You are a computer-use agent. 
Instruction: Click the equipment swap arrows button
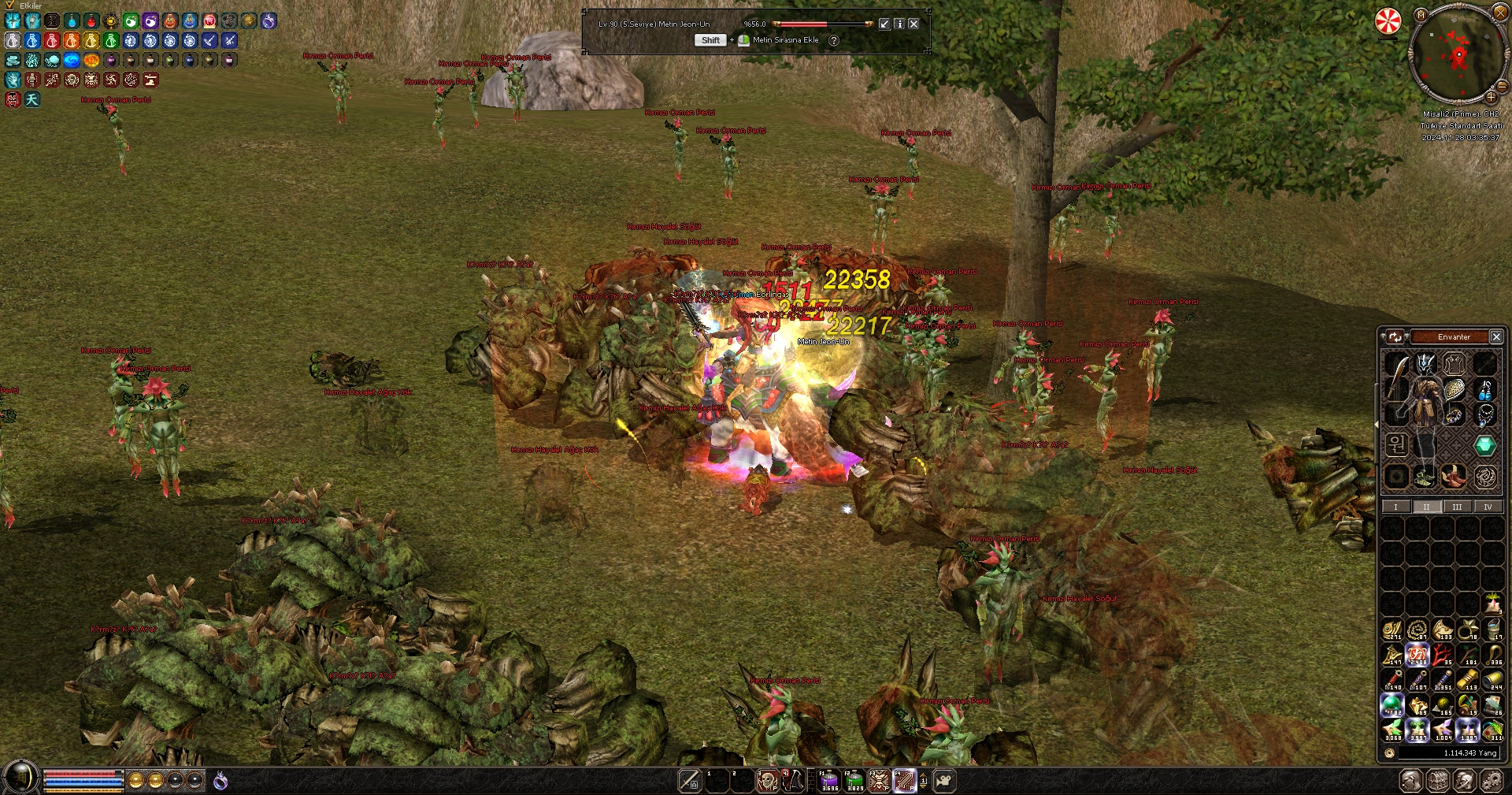[1395, 337]
